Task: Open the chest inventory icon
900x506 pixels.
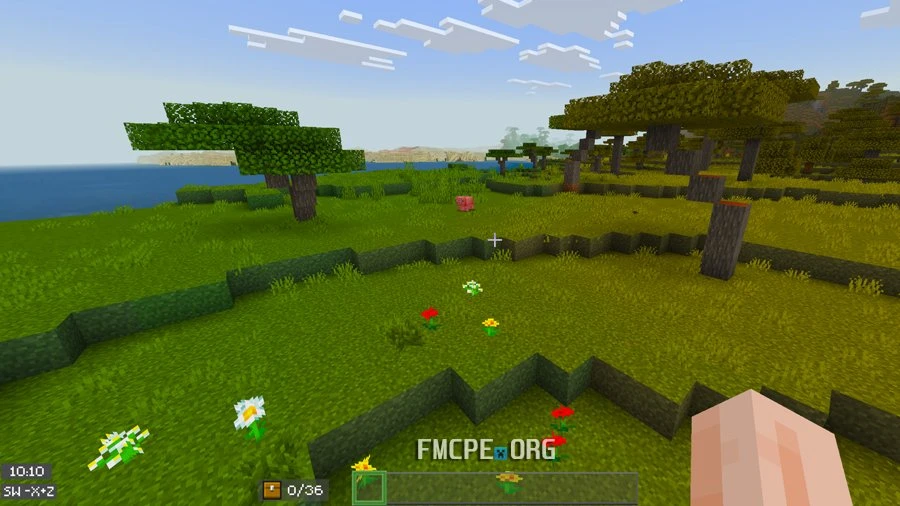Action: [271, 490]
